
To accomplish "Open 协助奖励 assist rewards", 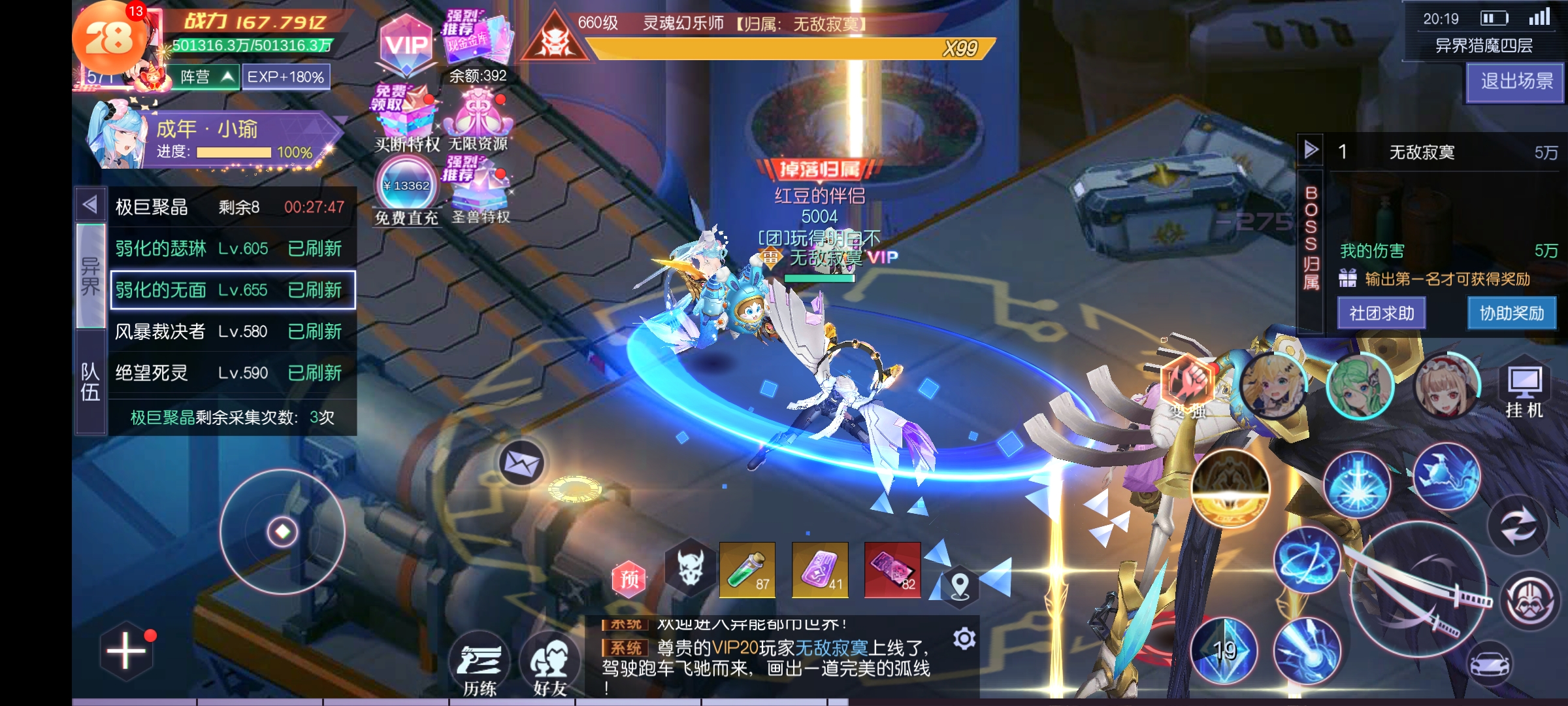I will point(1511,313).
